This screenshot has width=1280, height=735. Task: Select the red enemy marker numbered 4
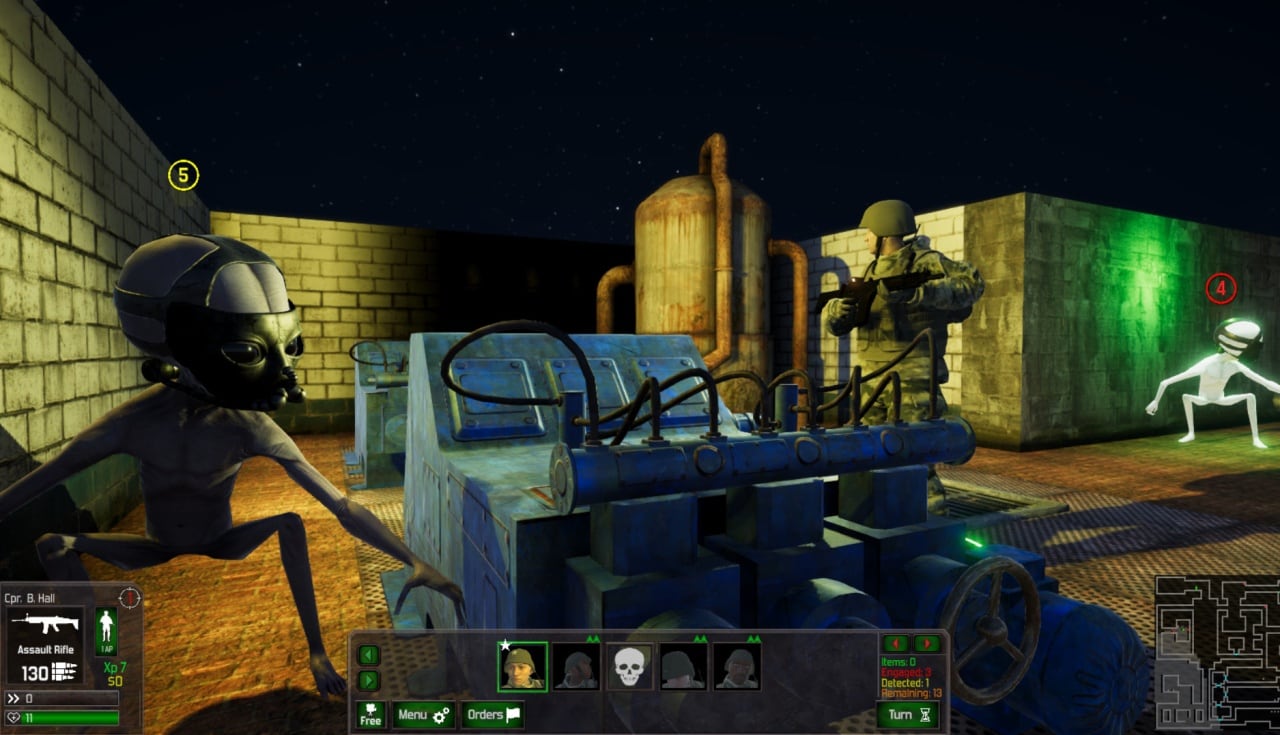click(x=1220, y=289)
